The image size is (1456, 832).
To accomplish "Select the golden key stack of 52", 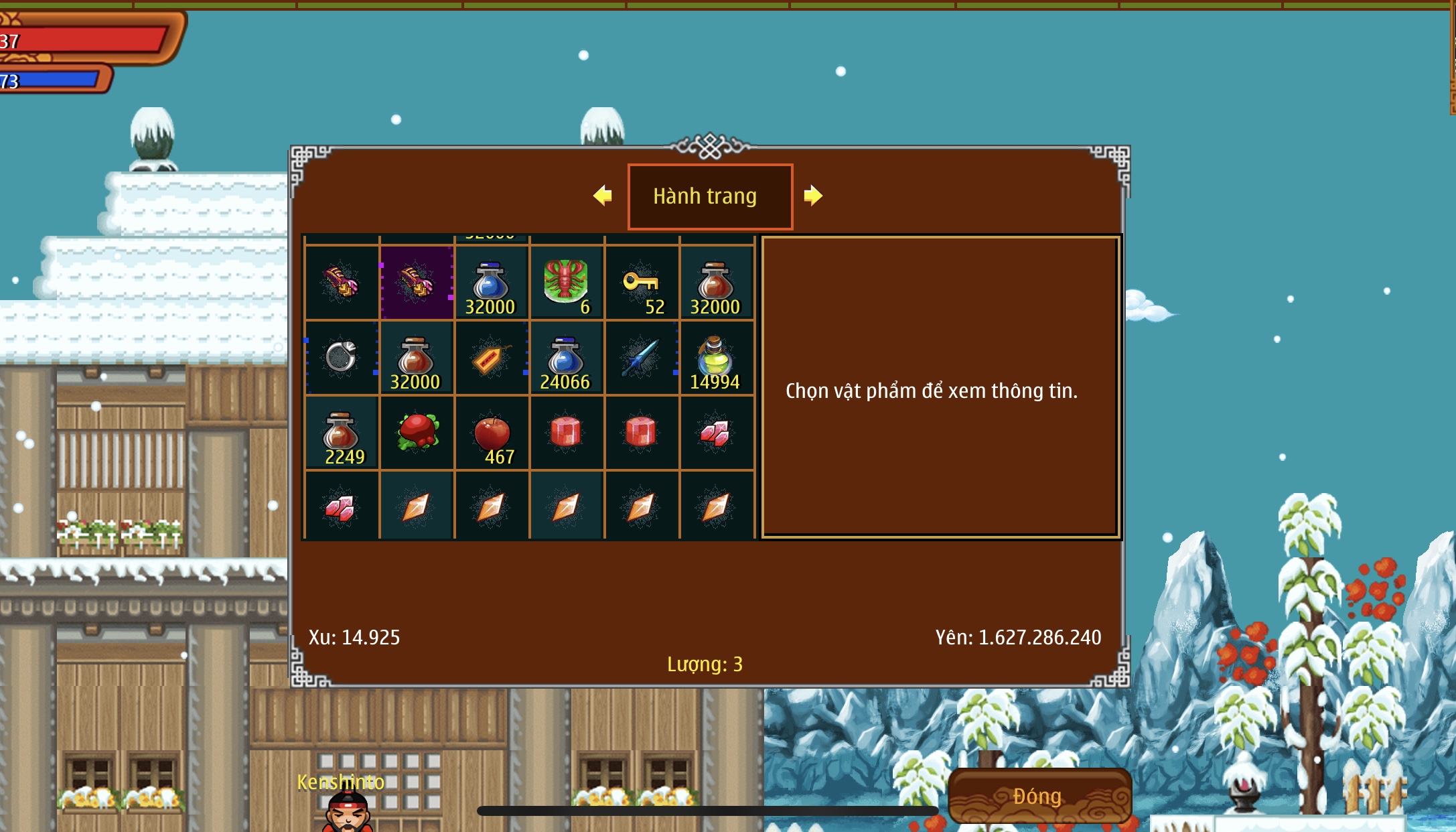I will click(x=642, y=283).
